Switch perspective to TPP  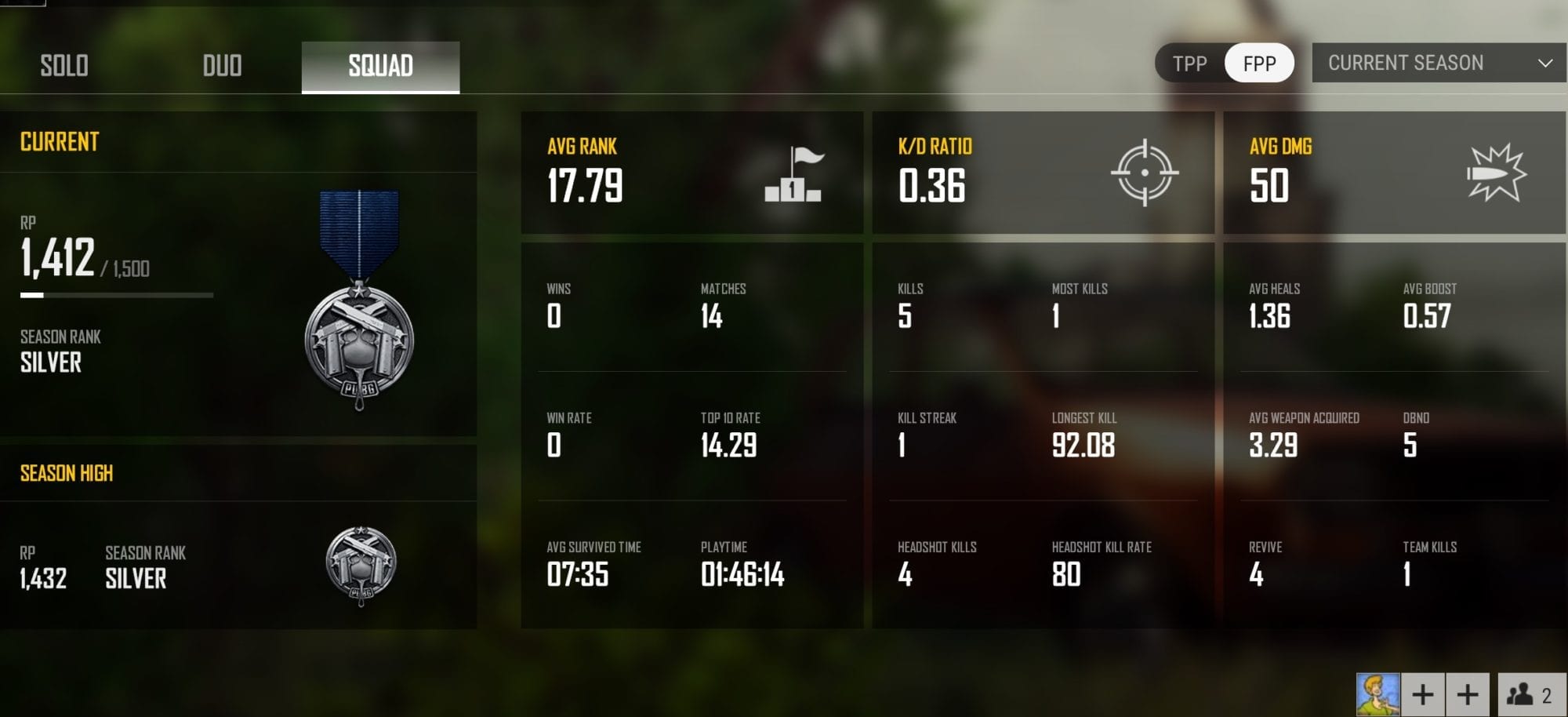tap(1190, 63)
